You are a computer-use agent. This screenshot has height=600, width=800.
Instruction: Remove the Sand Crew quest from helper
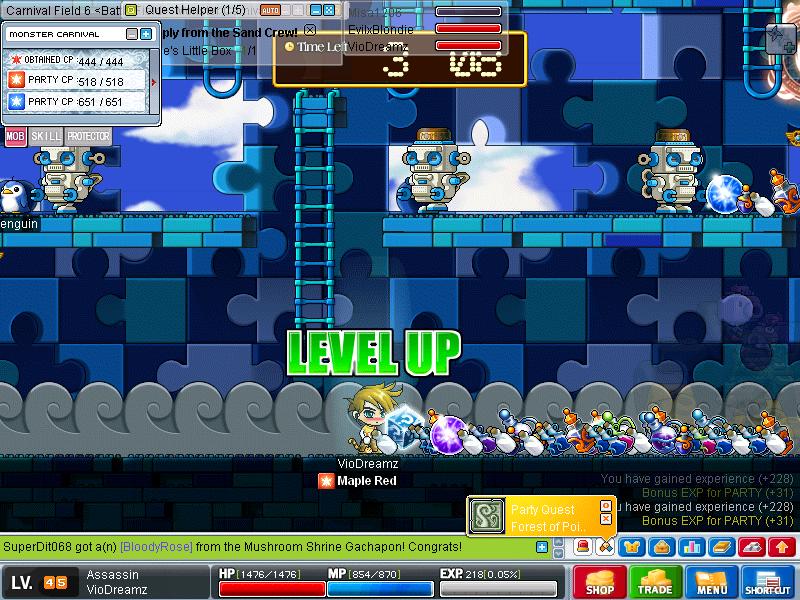point(310,31)
